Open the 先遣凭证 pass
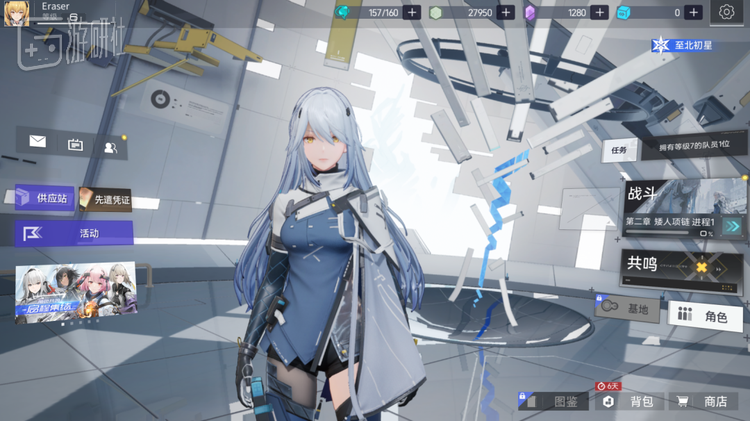Viewport: 750px width, 421px height. click(x=105, y=200)
